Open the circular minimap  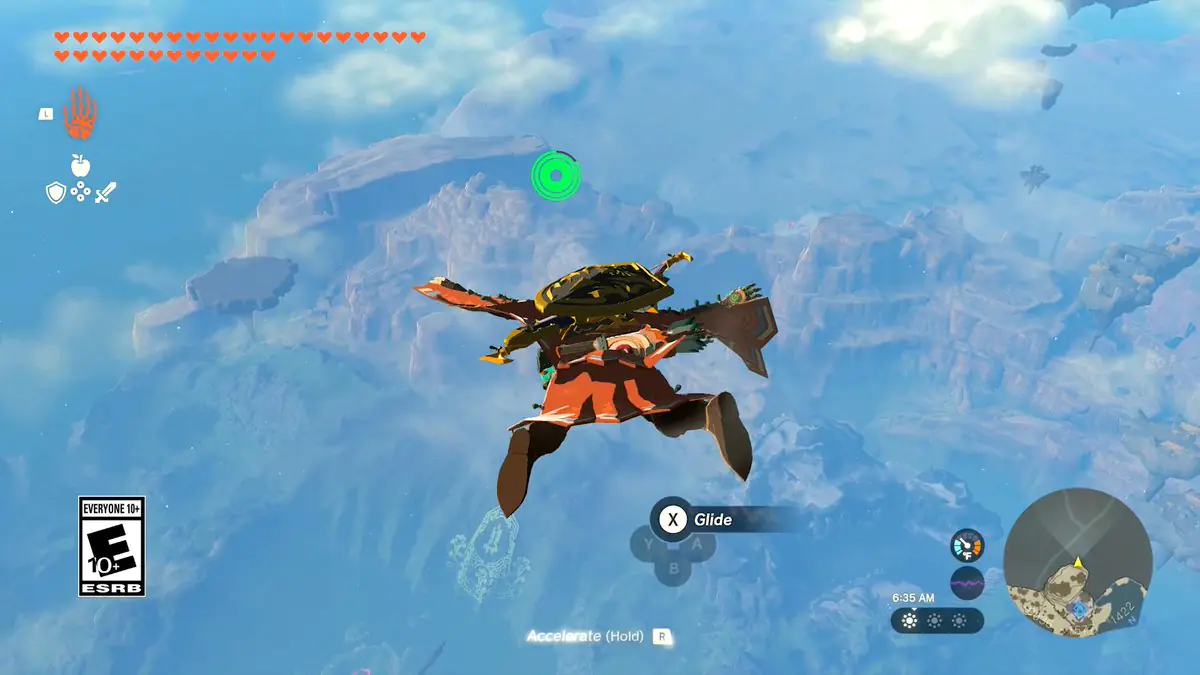point(1077,563)
